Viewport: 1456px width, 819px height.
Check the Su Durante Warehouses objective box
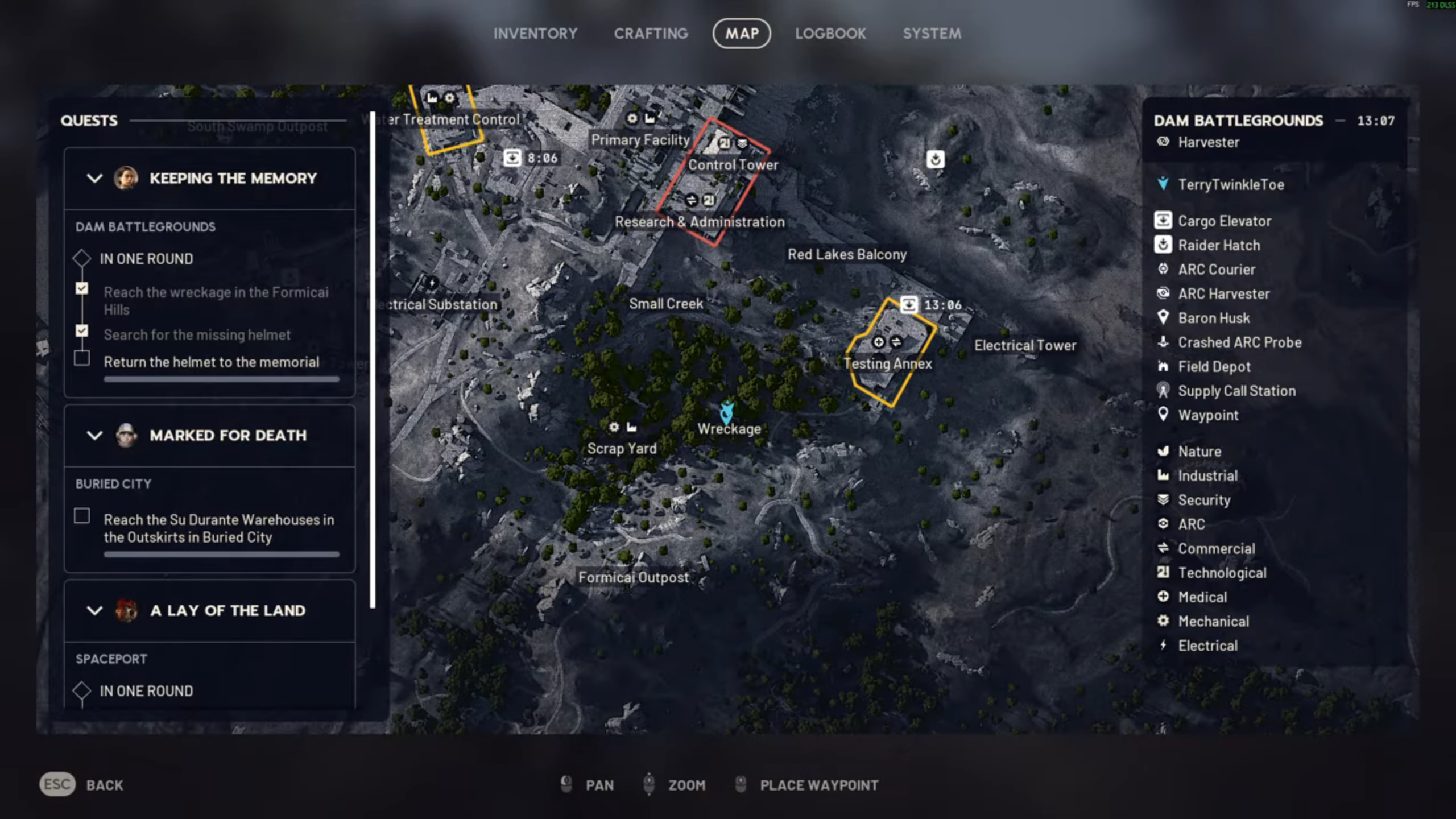tap(82, 516)
